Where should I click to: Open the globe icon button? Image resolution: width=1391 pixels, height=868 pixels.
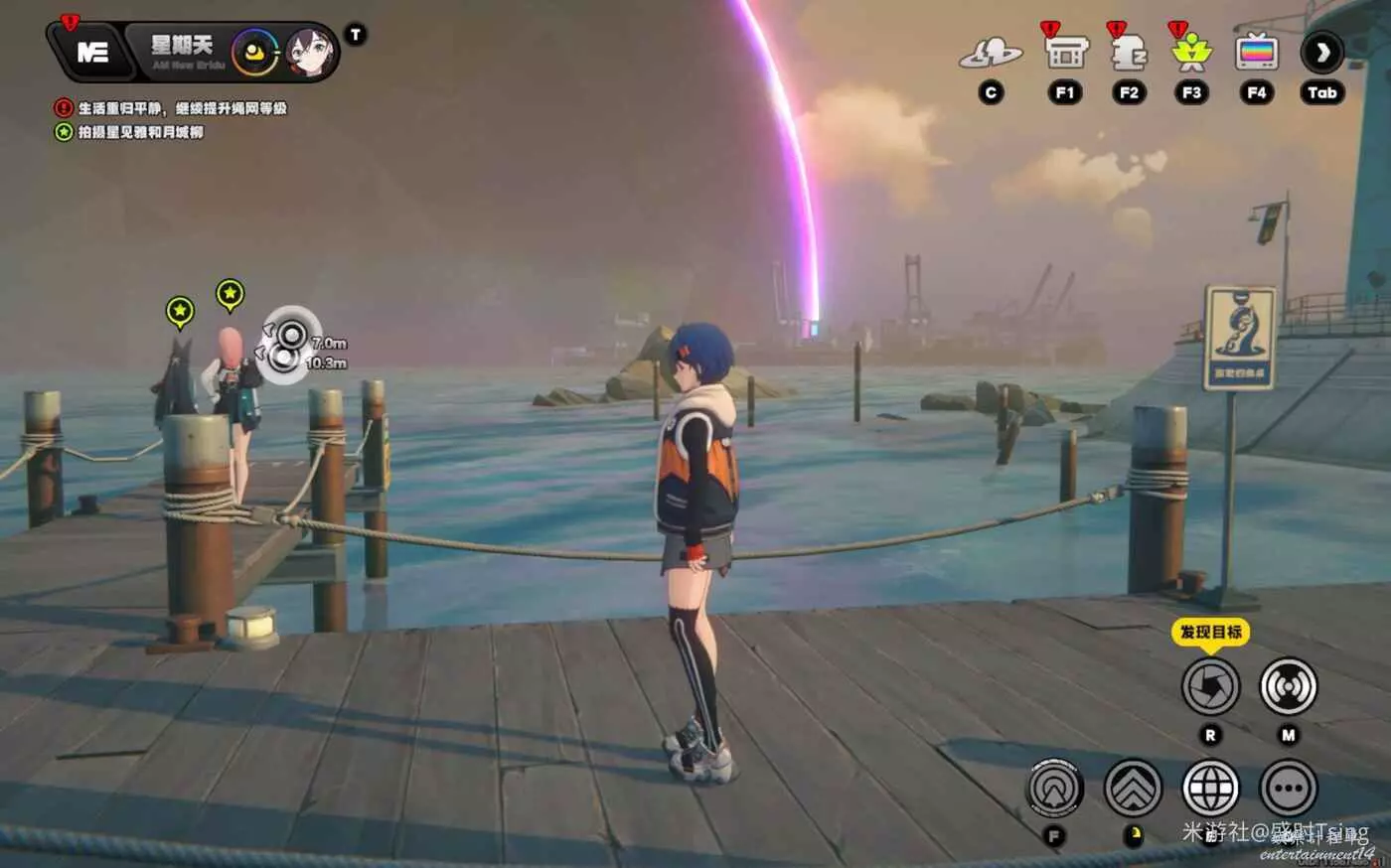click(1210, 790)
